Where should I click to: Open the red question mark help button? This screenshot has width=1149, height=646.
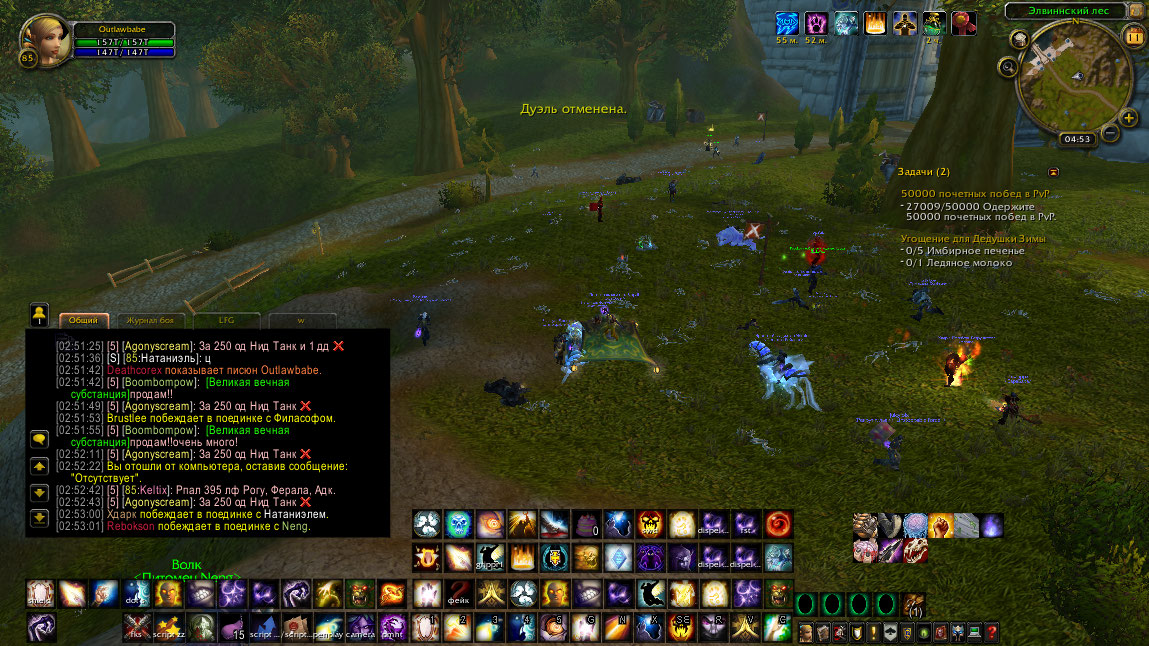[x=991, y=632]
